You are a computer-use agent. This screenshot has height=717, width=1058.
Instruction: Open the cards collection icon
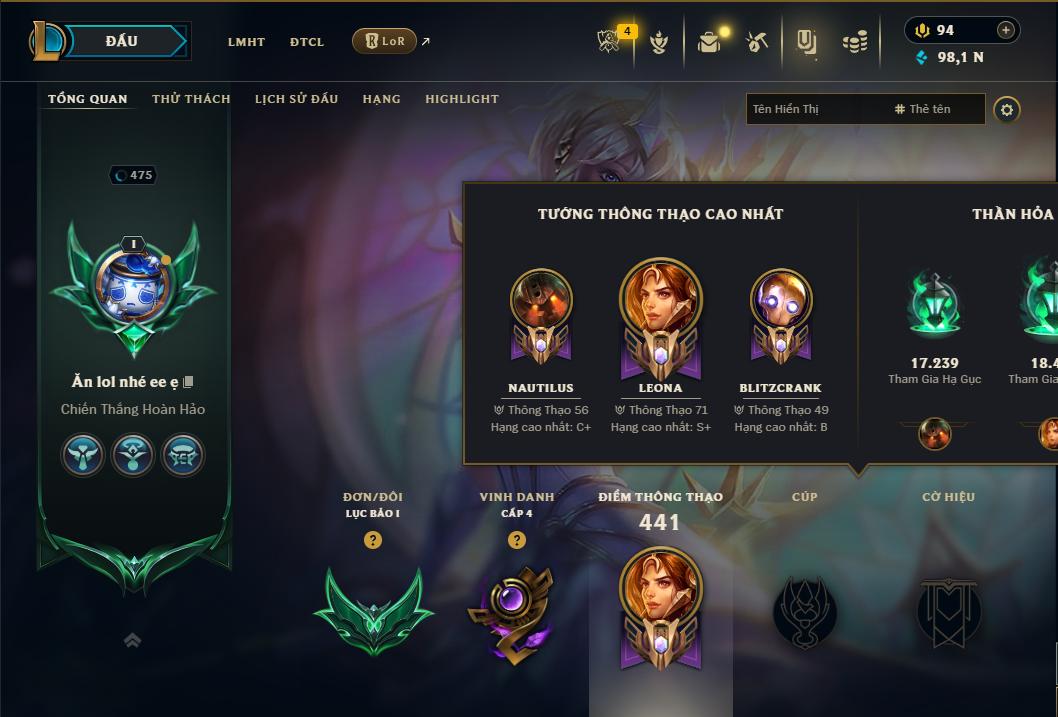coord(806,42)
